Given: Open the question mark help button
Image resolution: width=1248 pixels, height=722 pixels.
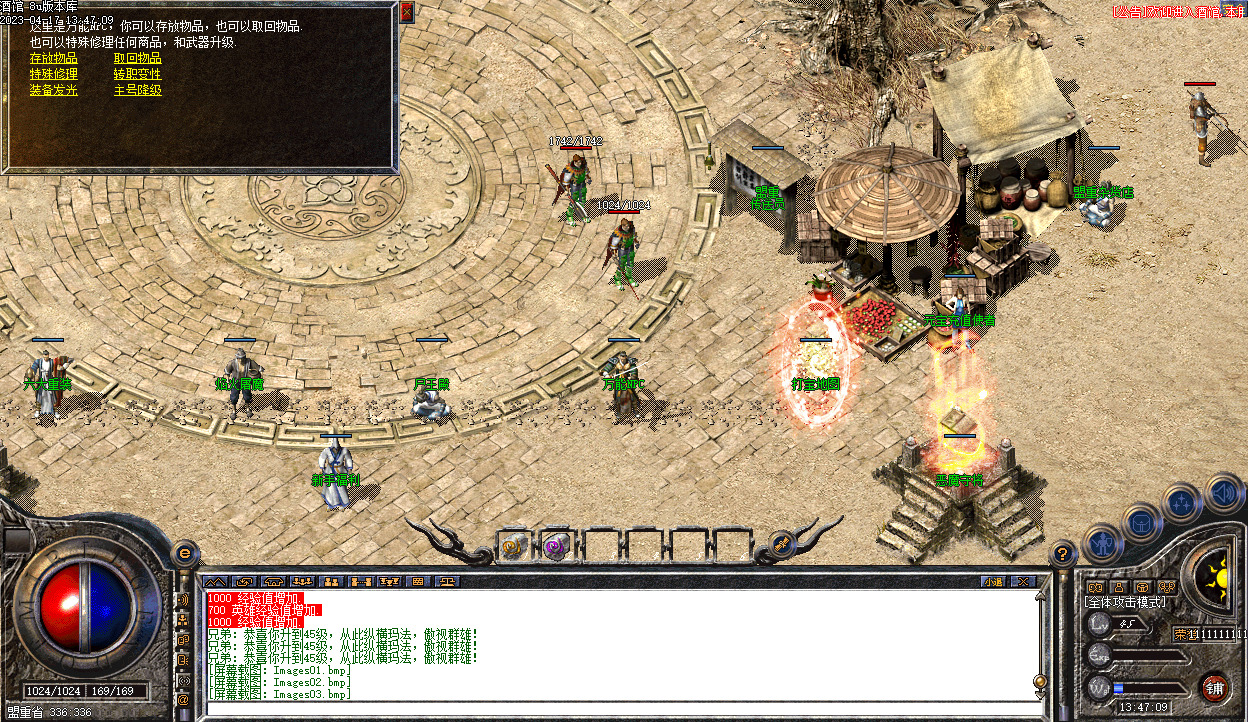Looking at the screenshot, I should [1063, 552].
